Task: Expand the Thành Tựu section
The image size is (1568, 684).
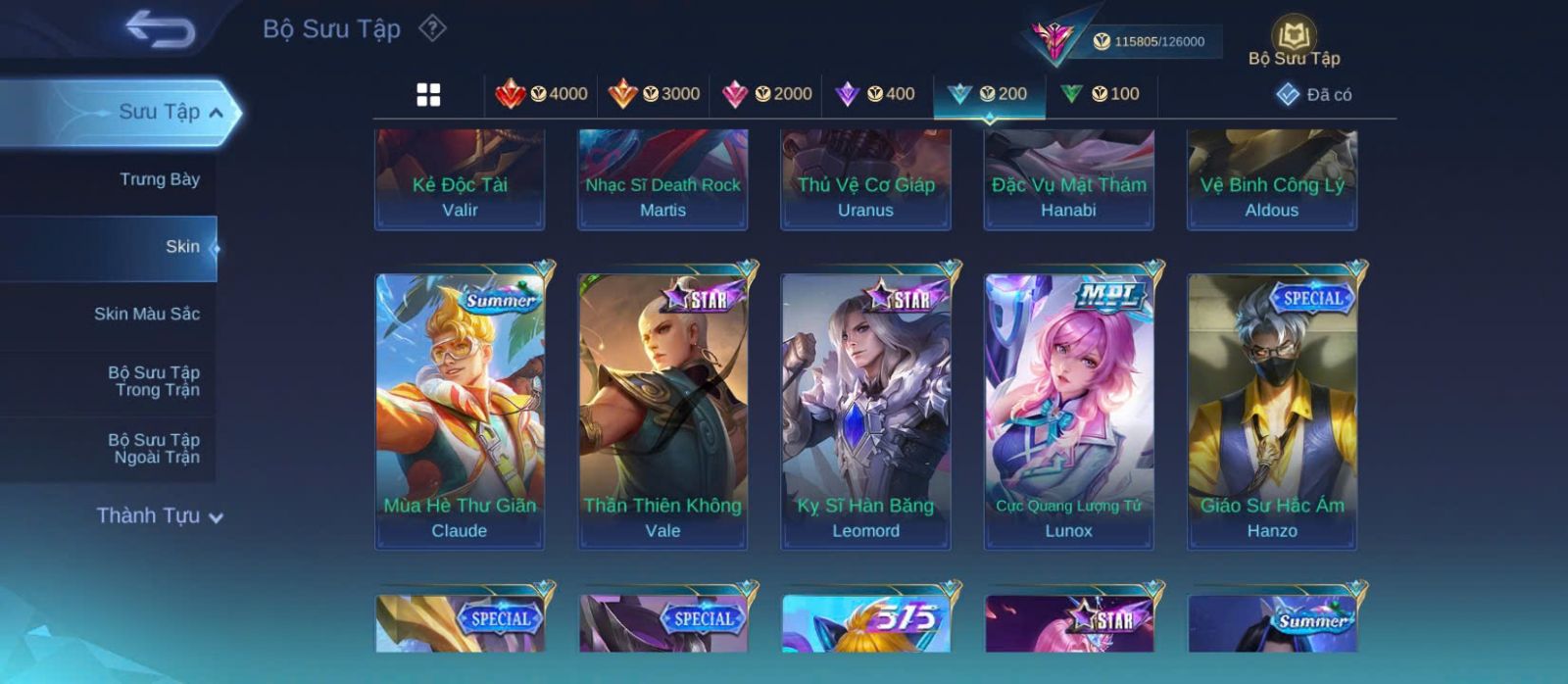Action: pyautogui.click(x=160, y=515)
